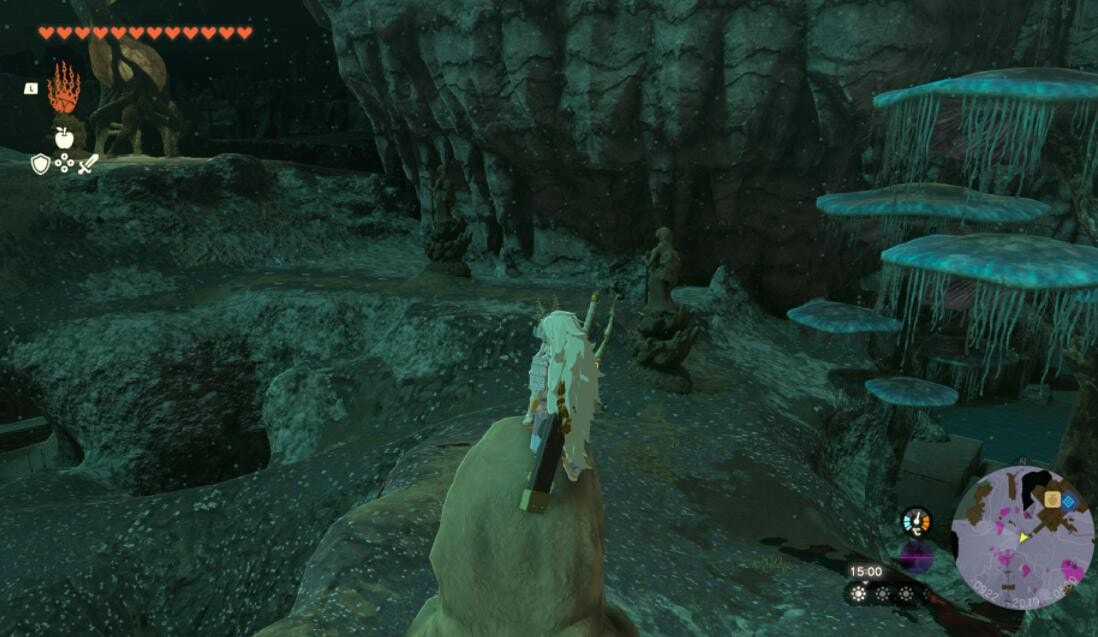Image resolution: width=1098 pixels, height=637 pixels.
Task: Select the blue diamond marker on minimap
Action: (x=1069, y=501)
